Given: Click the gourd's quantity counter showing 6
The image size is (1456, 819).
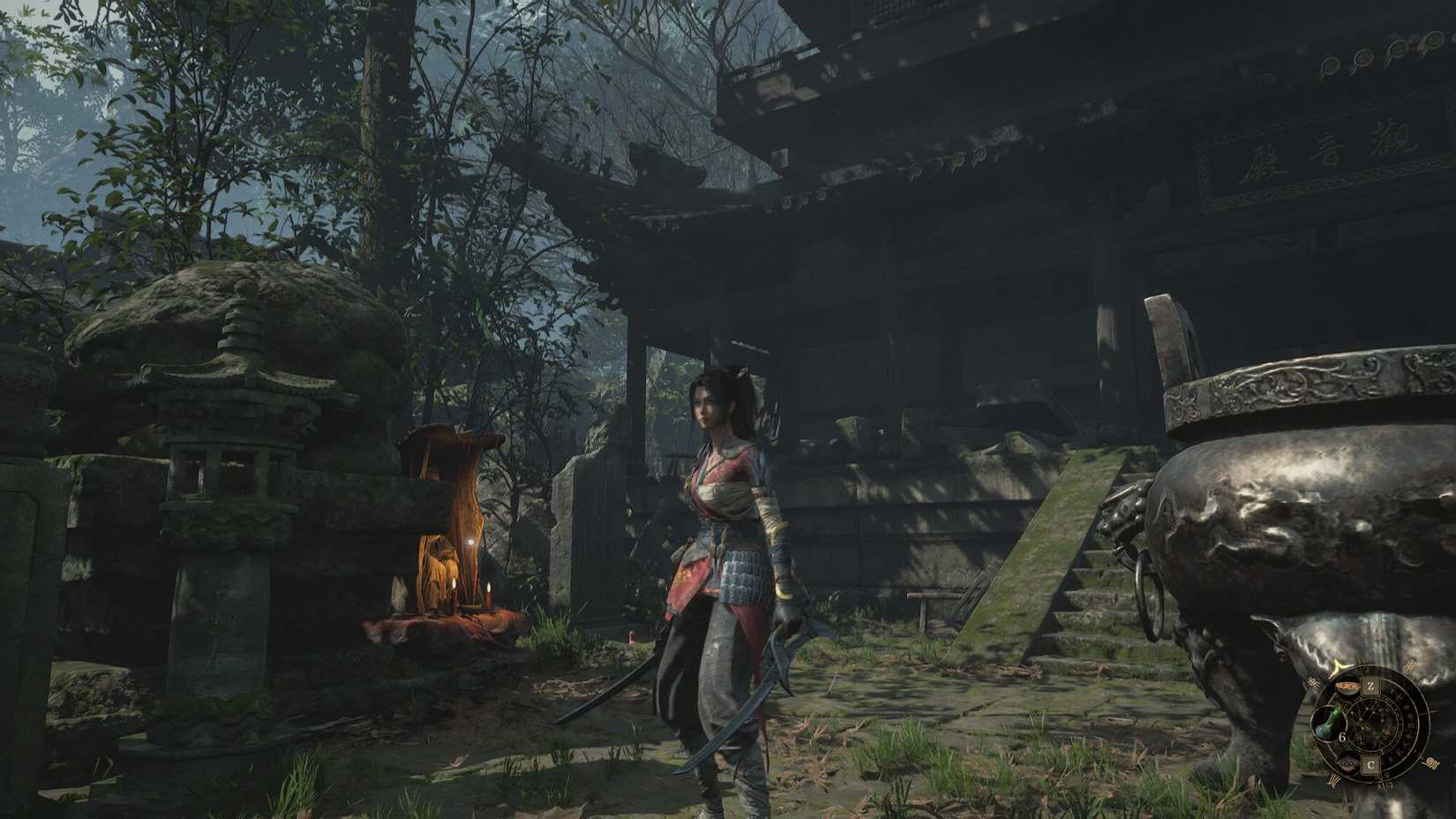Looking at the screenshot, I should [1342, 736].
